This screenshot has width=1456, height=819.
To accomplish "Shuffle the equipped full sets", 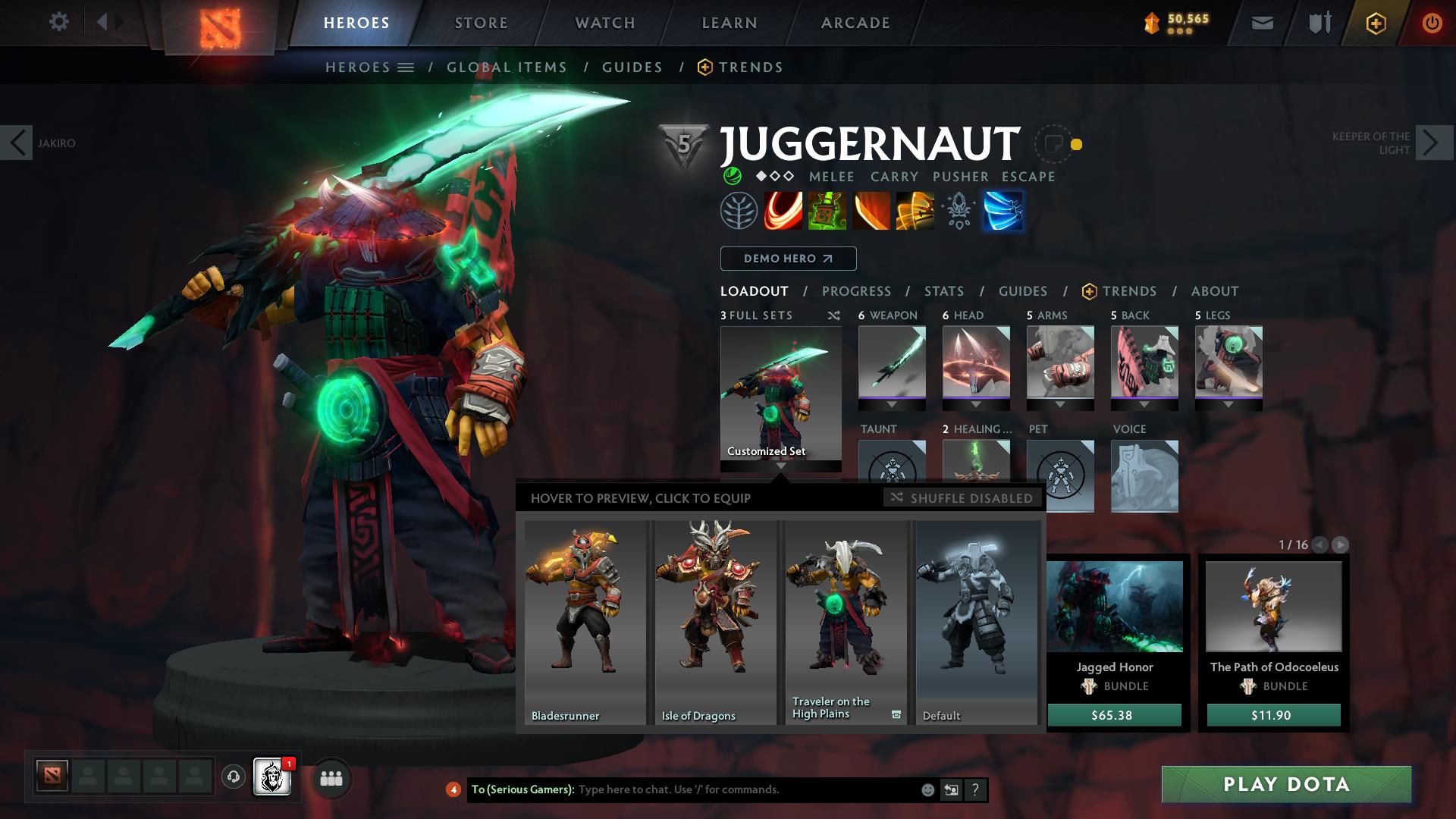I will coord(834,315).
